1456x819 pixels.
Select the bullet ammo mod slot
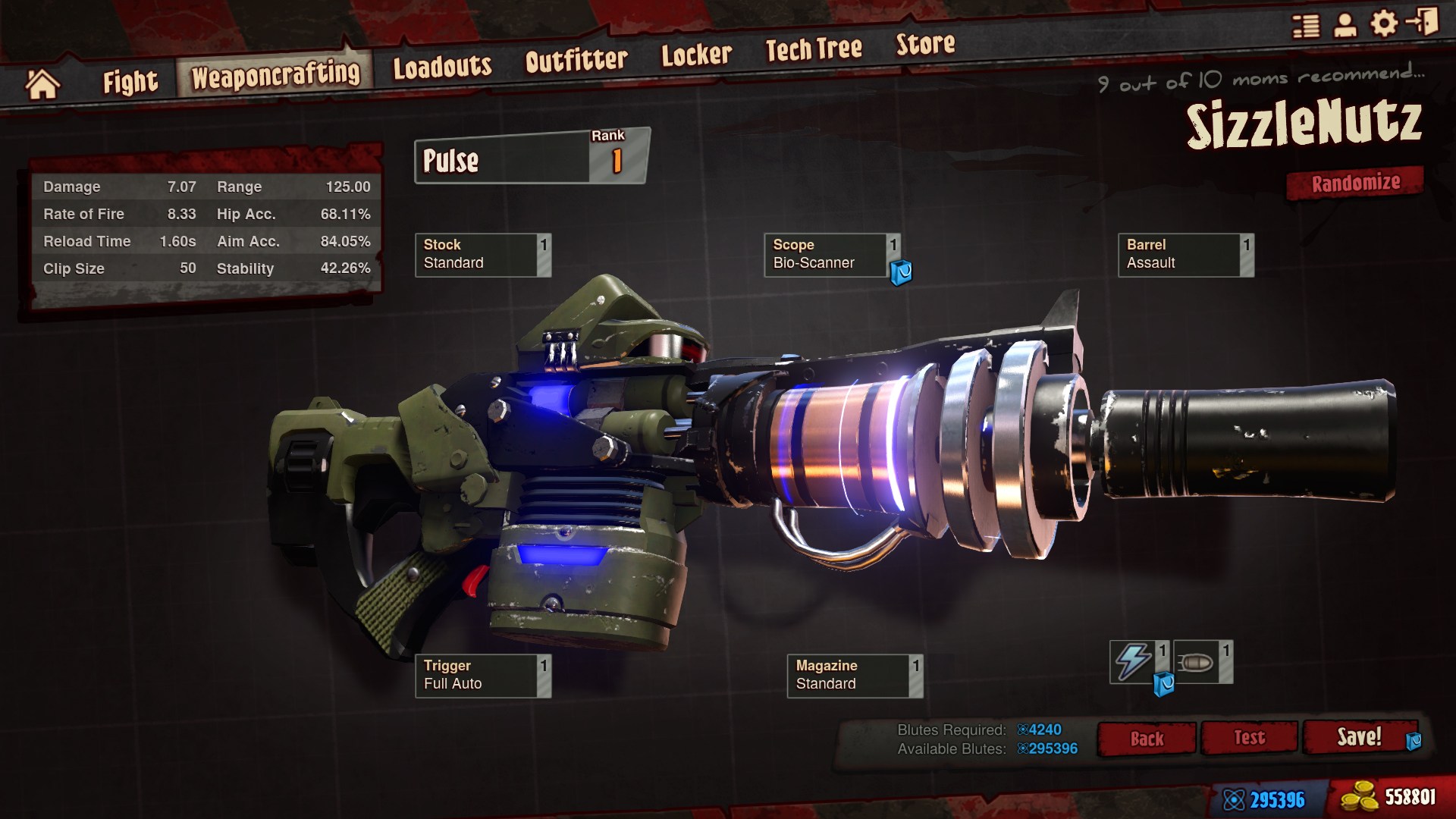[x=1197, y=661]
